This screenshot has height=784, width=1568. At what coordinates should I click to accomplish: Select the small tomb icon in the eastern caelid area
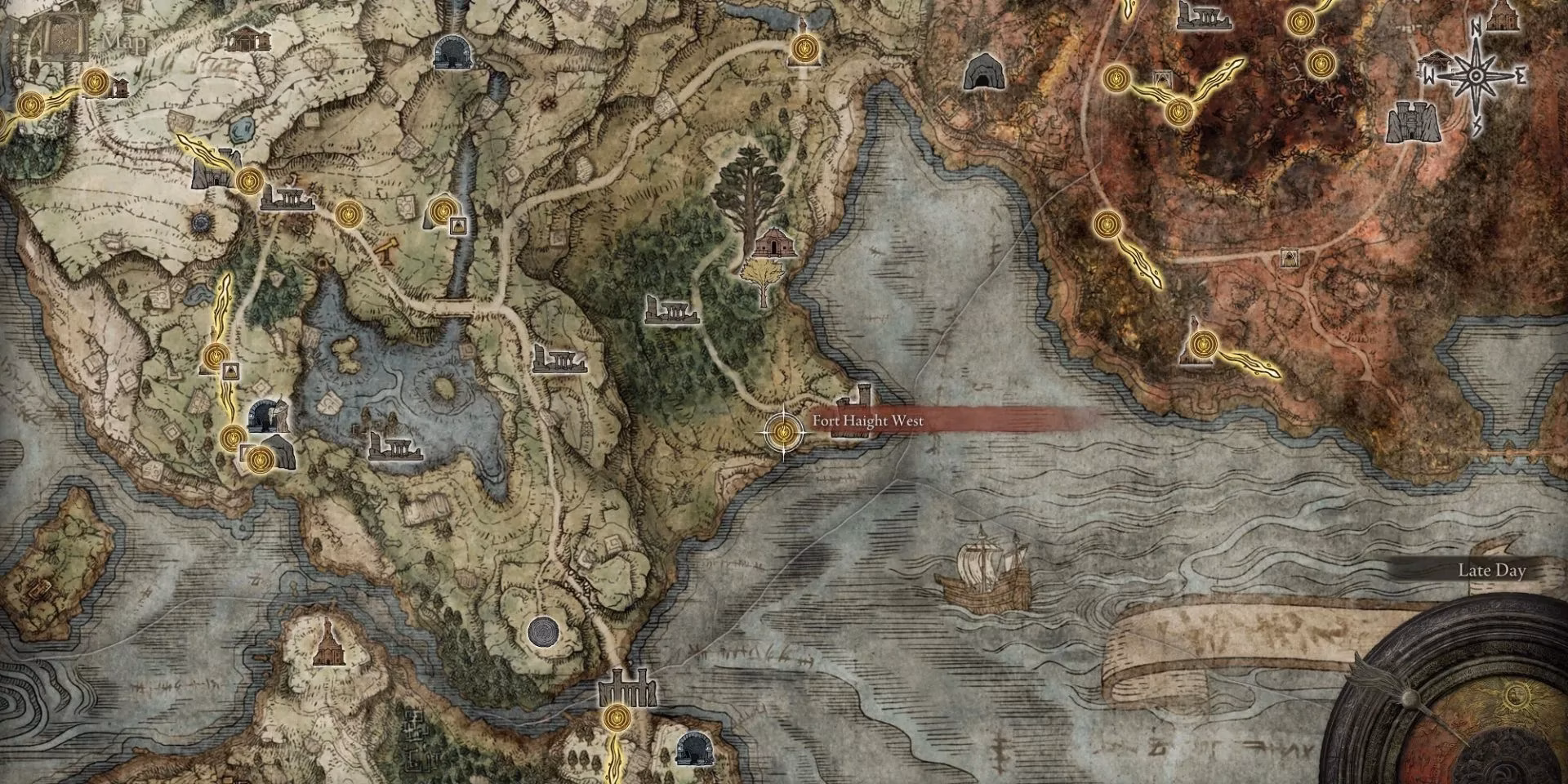point(1288,257)
